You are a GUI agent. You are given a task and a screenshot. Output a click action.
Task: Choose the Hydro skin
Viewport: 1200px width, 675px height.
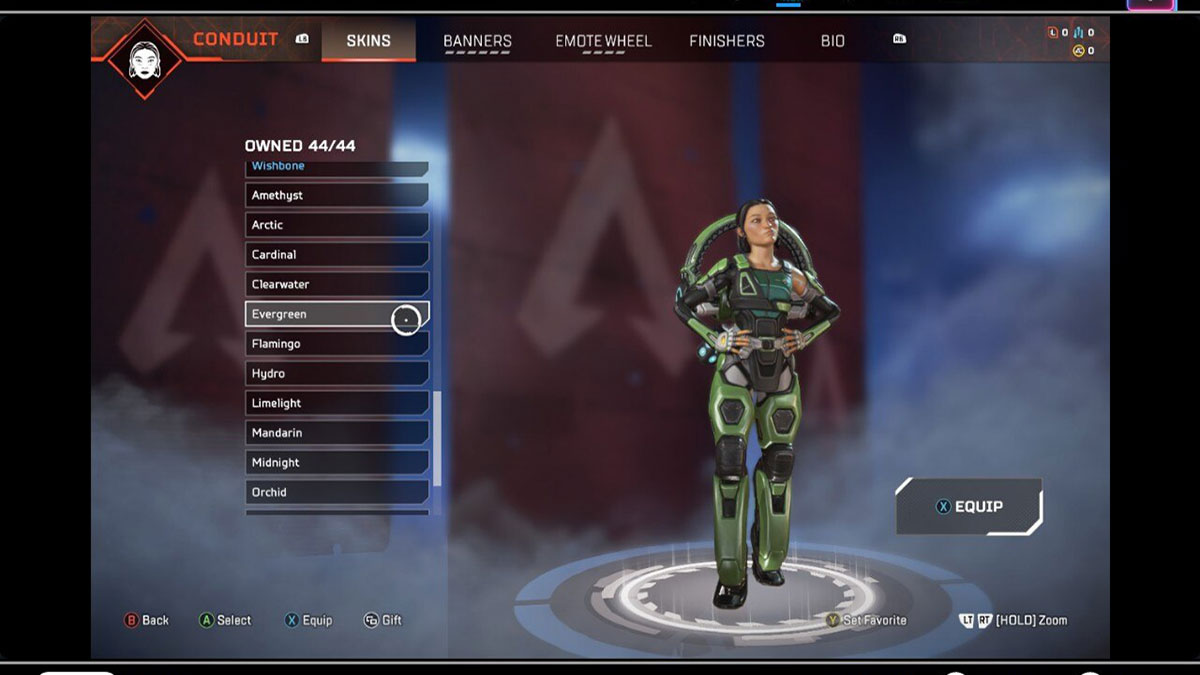(336, 373)
